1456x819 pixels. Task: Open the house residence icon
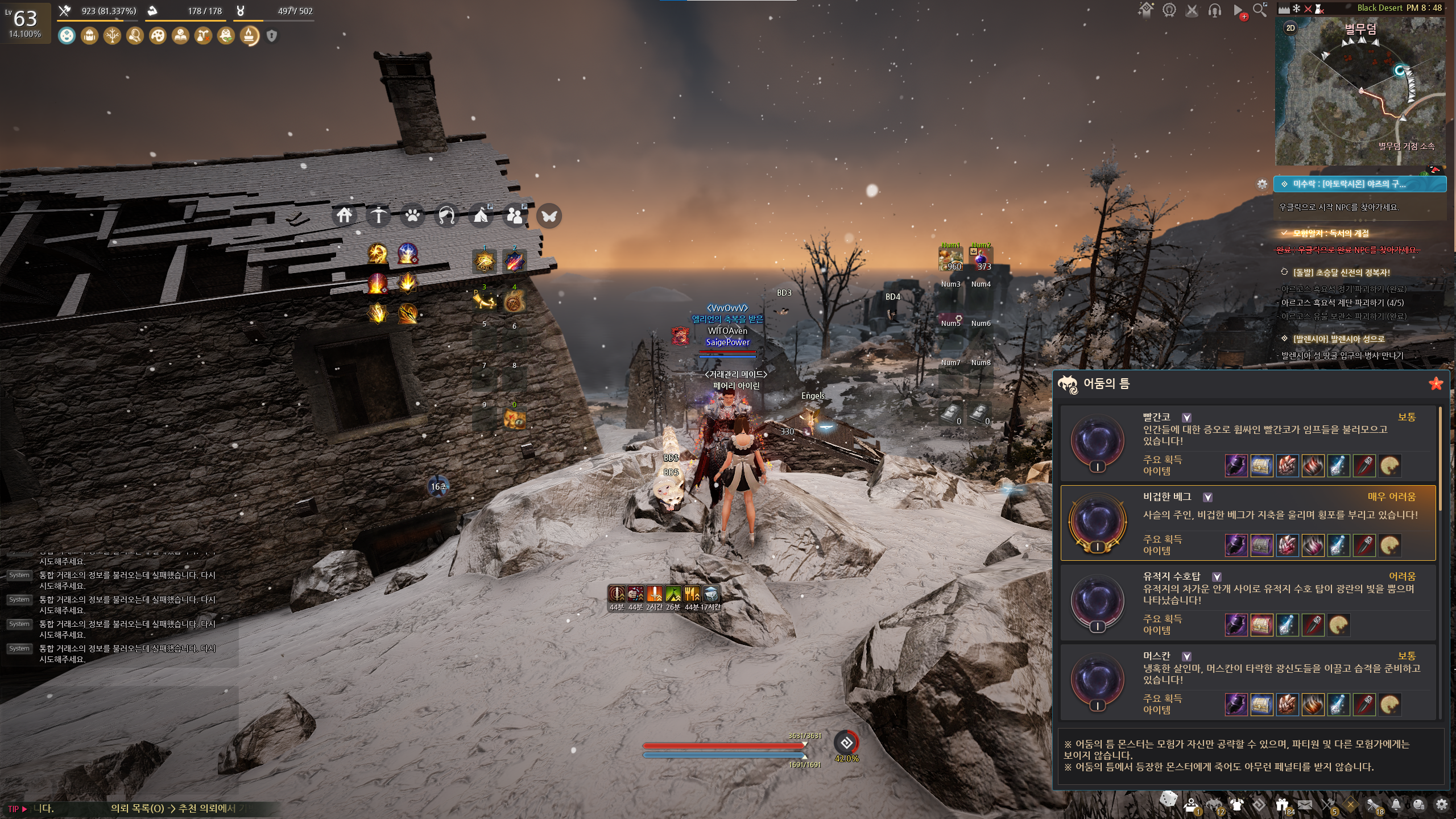344,216
